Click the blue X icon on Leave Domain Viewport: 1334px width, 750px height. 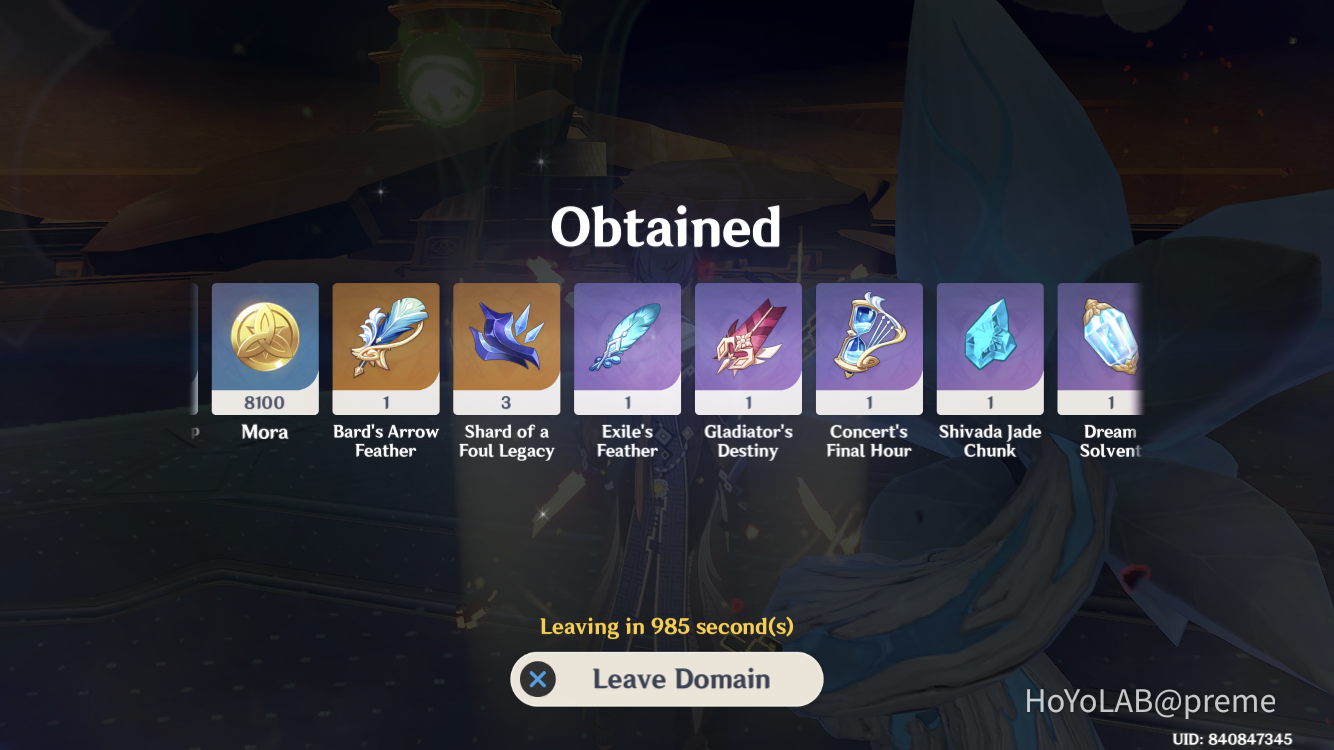click(x=537, y=679)
